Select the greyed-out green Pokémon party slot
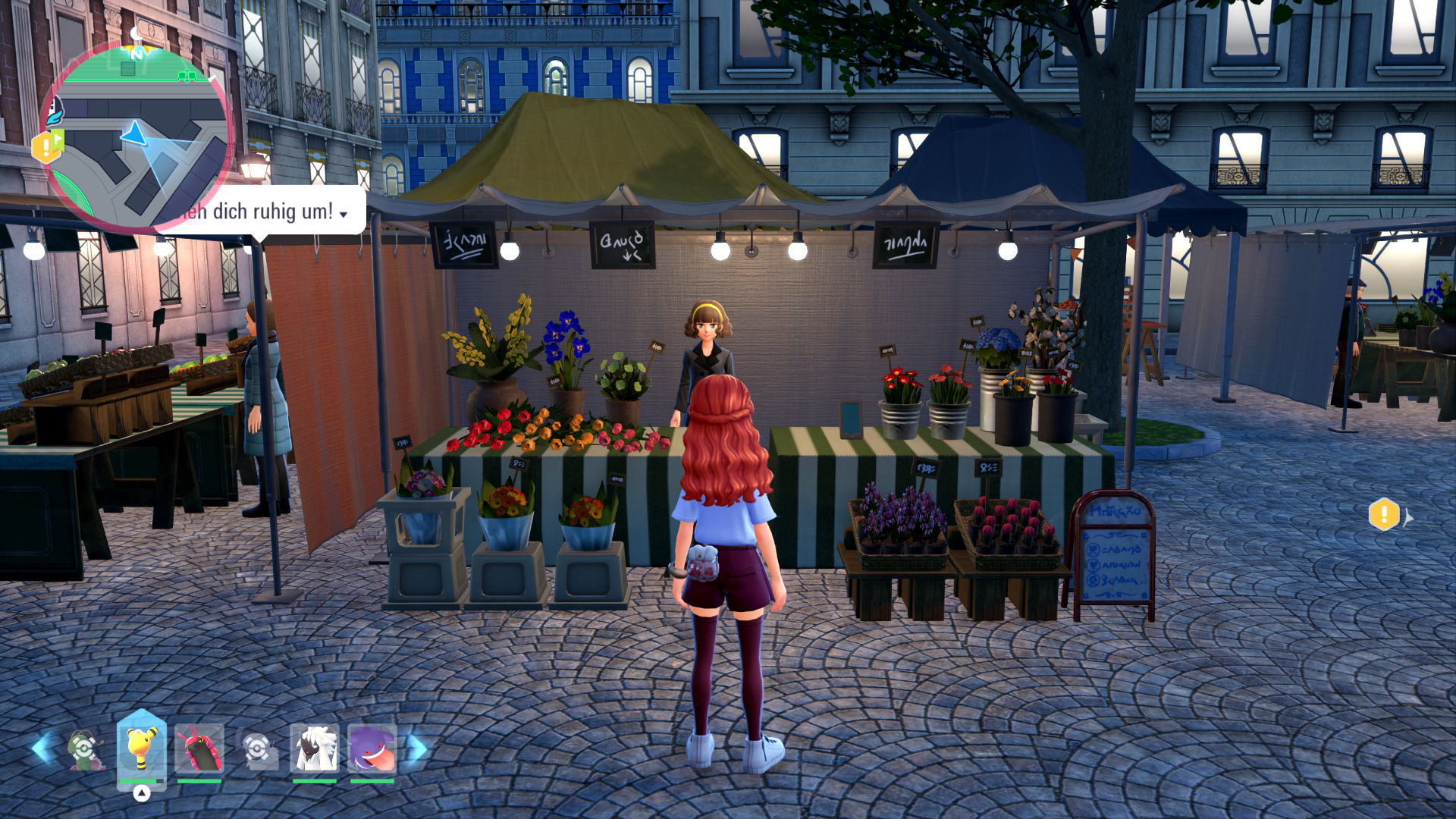 point(85,749)
